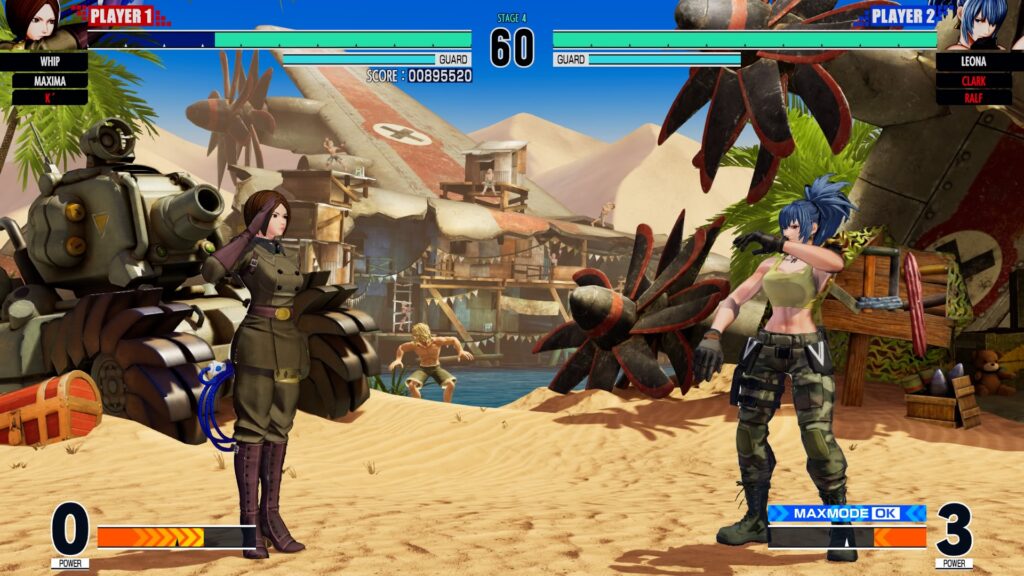This screenshot has width=1024, height=576.
Task: Click Leona's character portrait
Action: pyautogui.click(x=983, y=24)
